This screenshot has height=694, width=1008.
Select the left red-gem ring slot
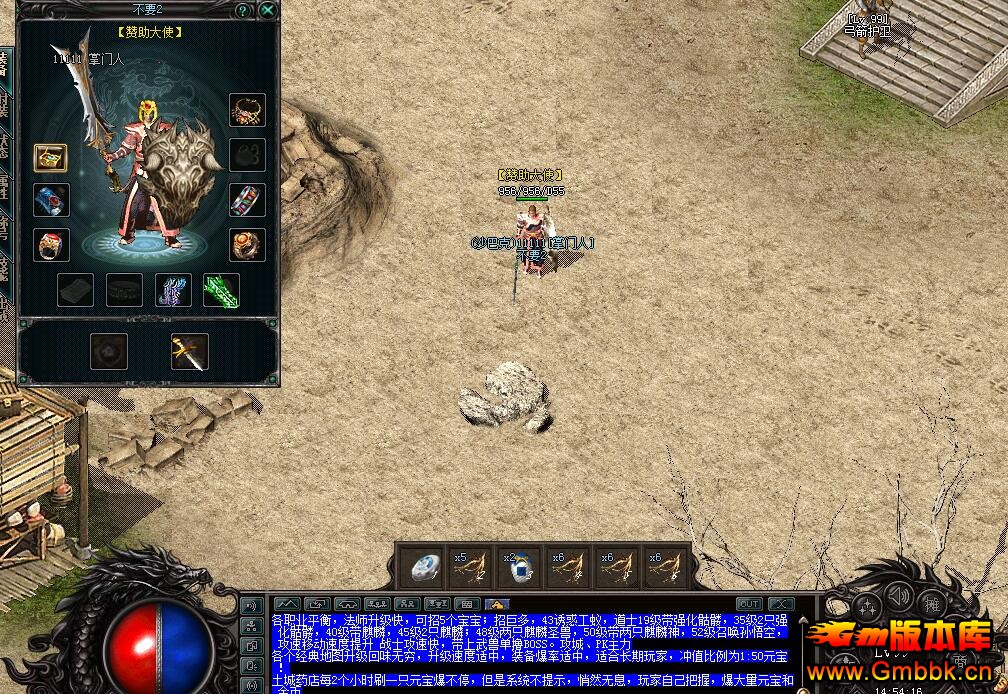50,244
